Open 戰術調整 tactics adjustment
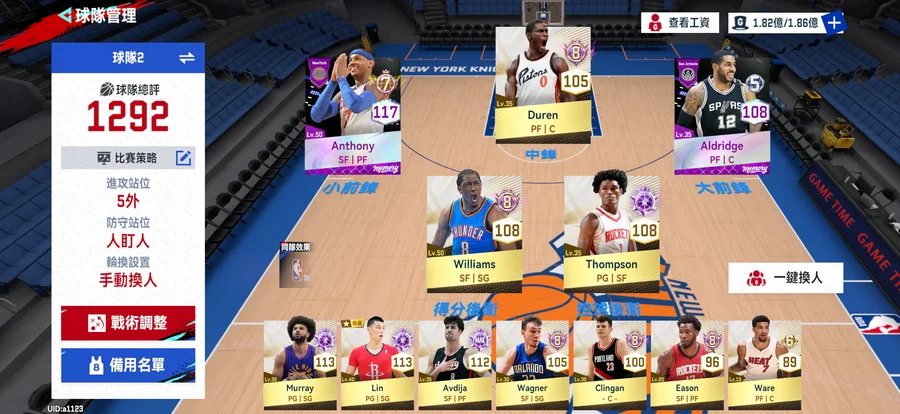Screen dimensions: 900x414 tap(128, 323)
